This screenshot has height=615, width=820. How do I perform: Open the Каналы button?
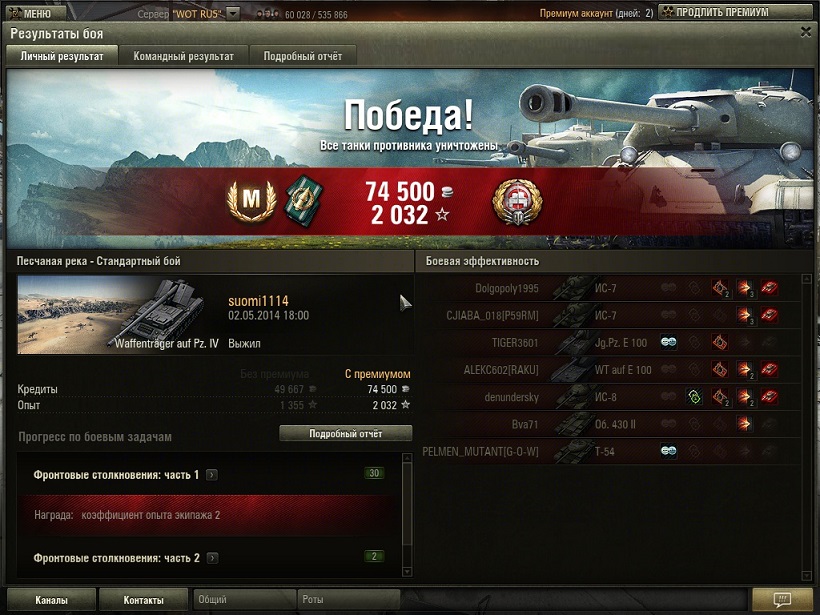click(x=51, y=600)
